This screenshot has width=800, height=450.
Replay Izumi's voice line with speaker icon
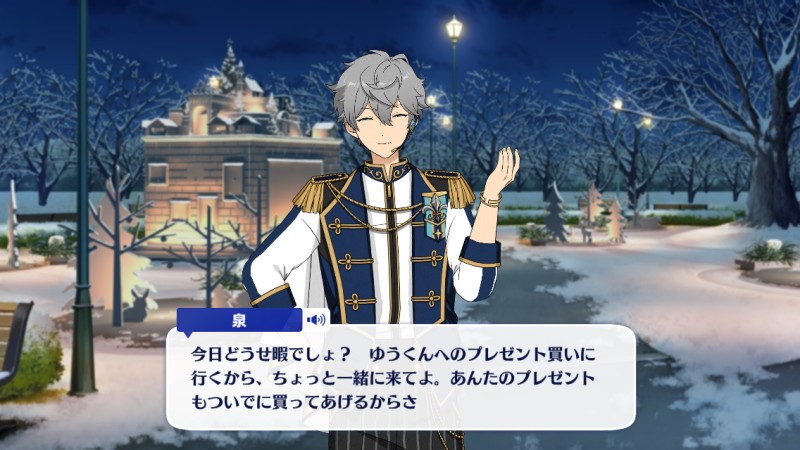[x=317, y=320]
